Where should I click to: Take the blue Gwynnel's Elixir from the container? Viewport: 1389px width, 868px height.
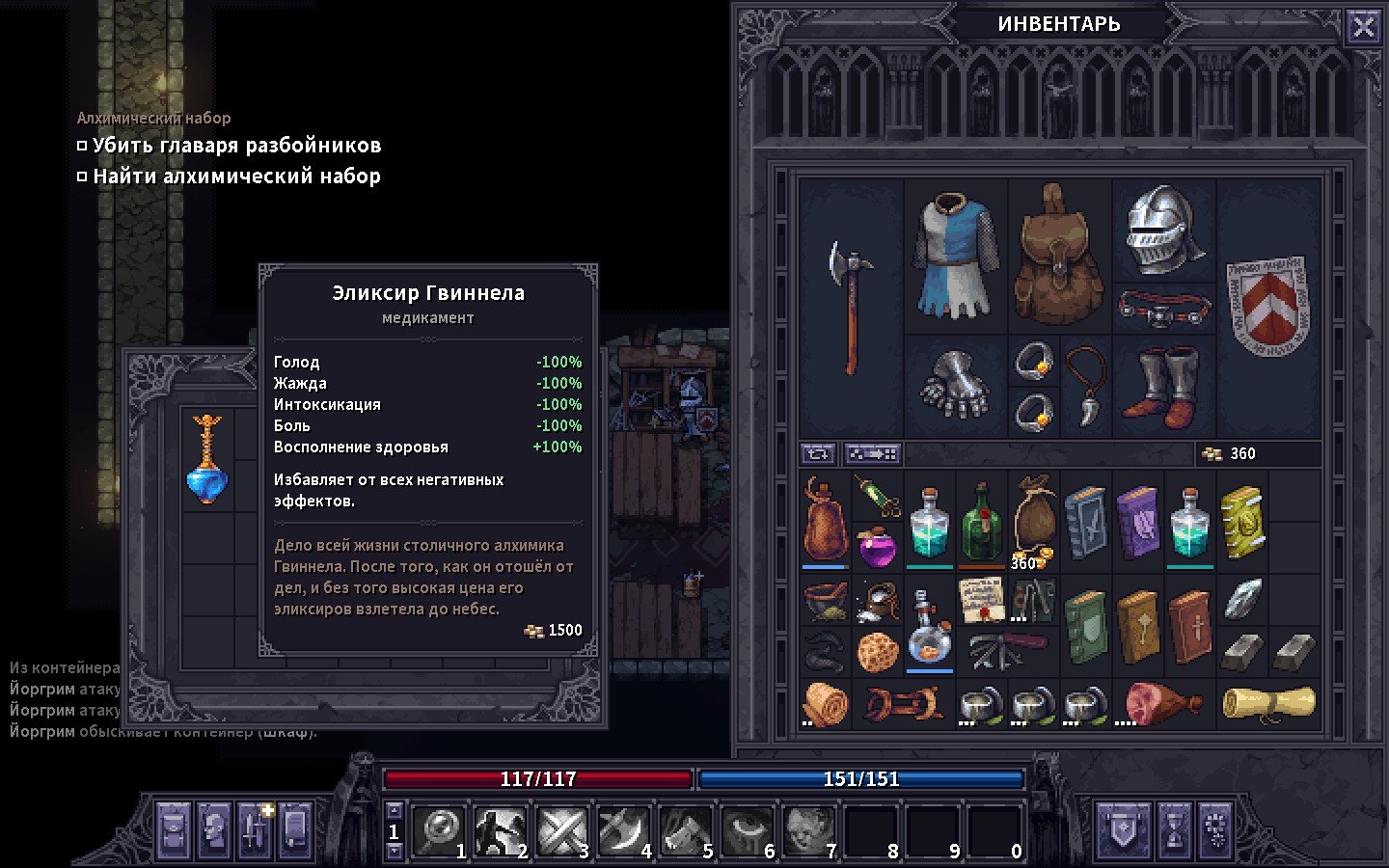[207, 460]
